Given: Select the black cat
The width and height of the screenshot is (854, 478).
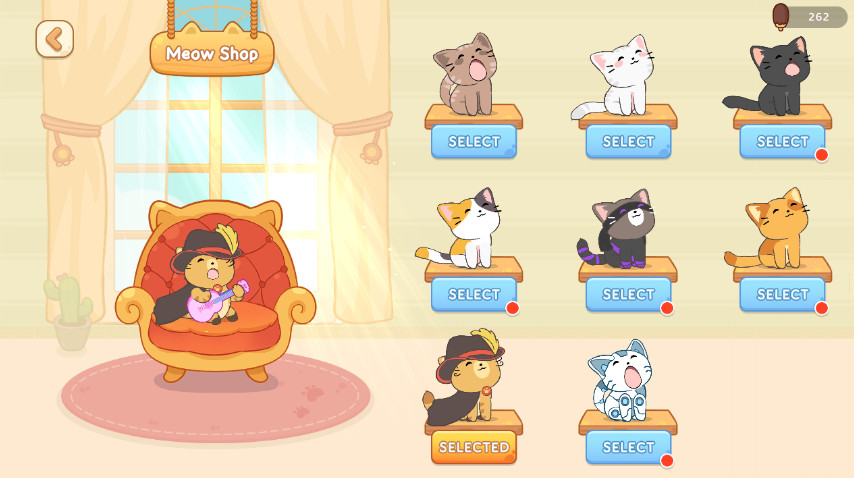Looking at the screenshot, I should click(x=782, y=142).
